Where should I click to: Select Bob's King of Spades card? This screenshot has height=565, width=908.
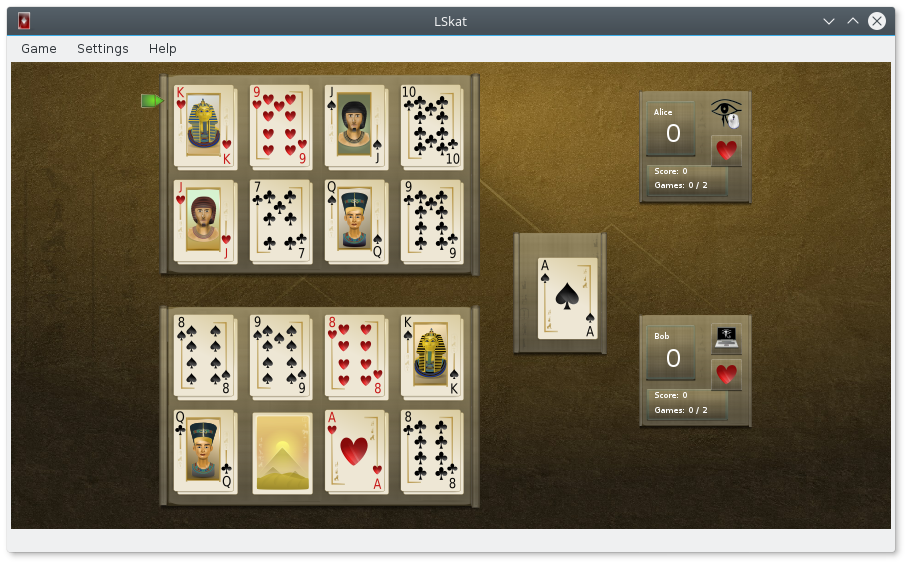click(x=431, y=357)
